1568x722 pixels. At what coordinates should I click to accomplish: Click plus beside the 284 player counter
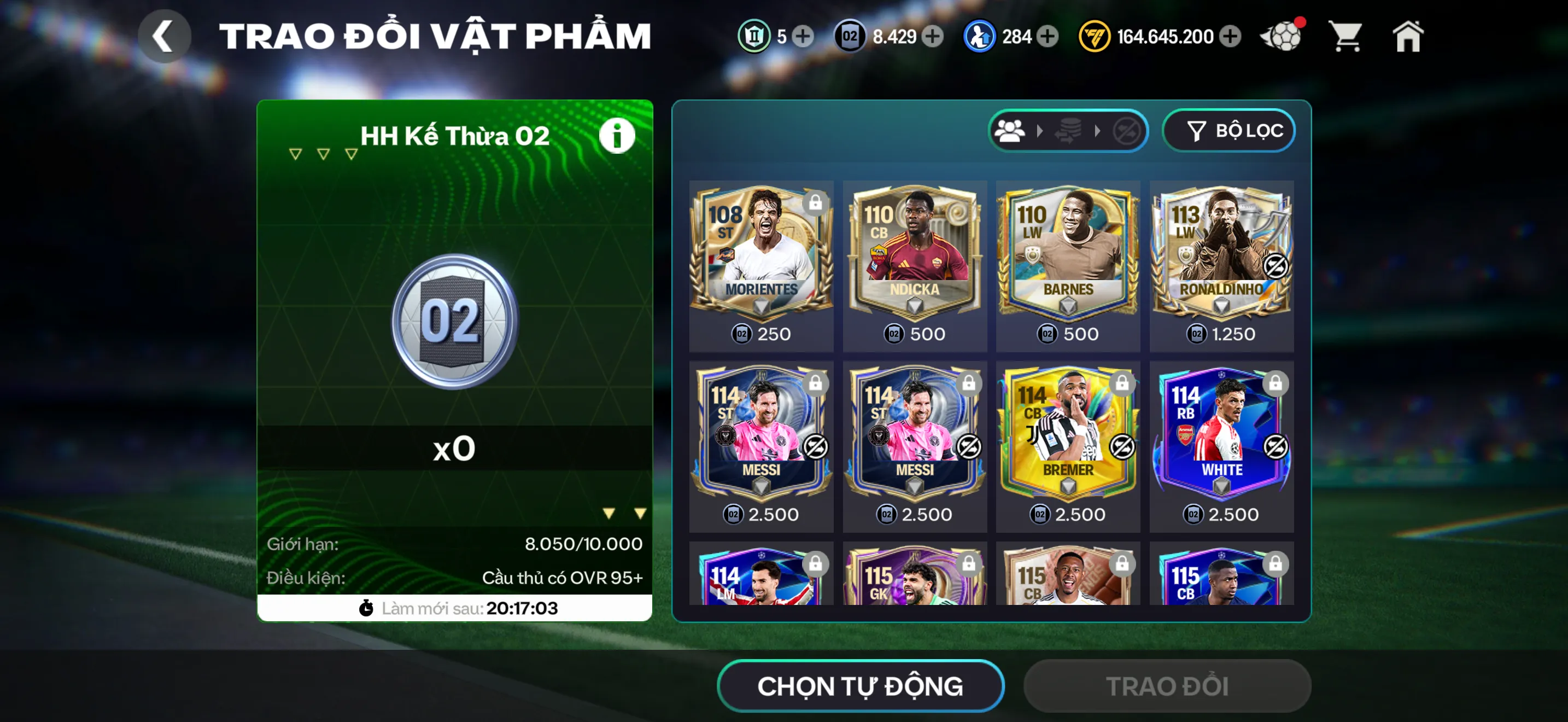(1046, 36)
